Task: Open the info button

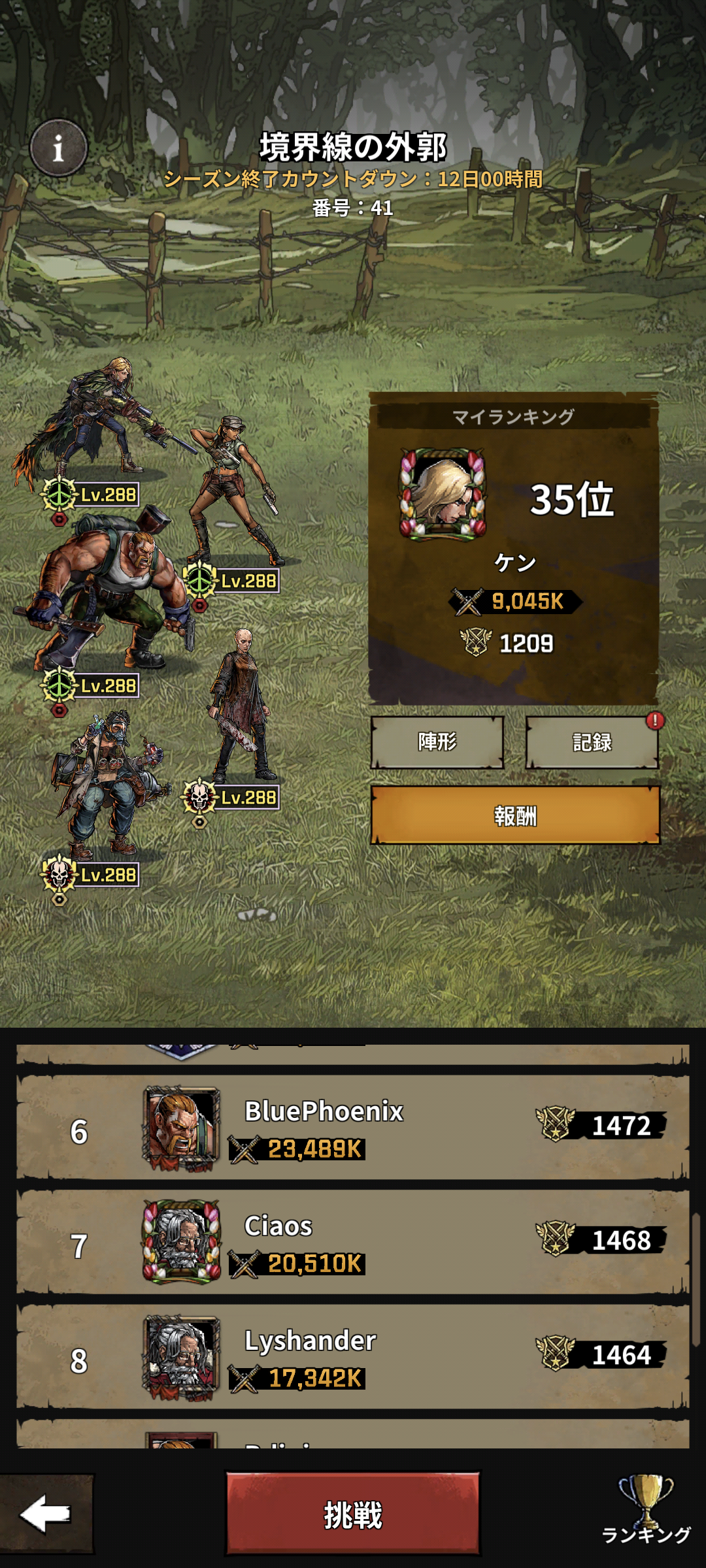Action: [58, 148]
